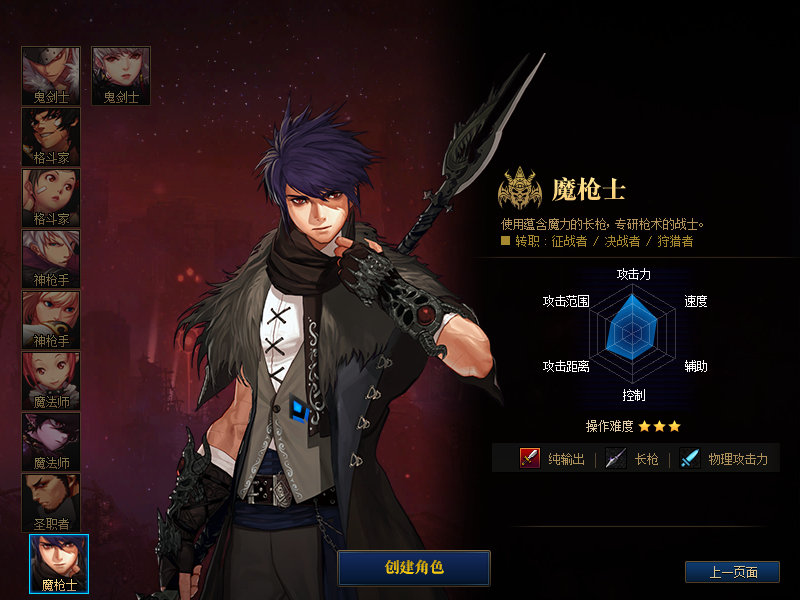Select the female 格斗家 with cheek bandage
The height and width of the screenshot is (600, 800).
(51, 197)
